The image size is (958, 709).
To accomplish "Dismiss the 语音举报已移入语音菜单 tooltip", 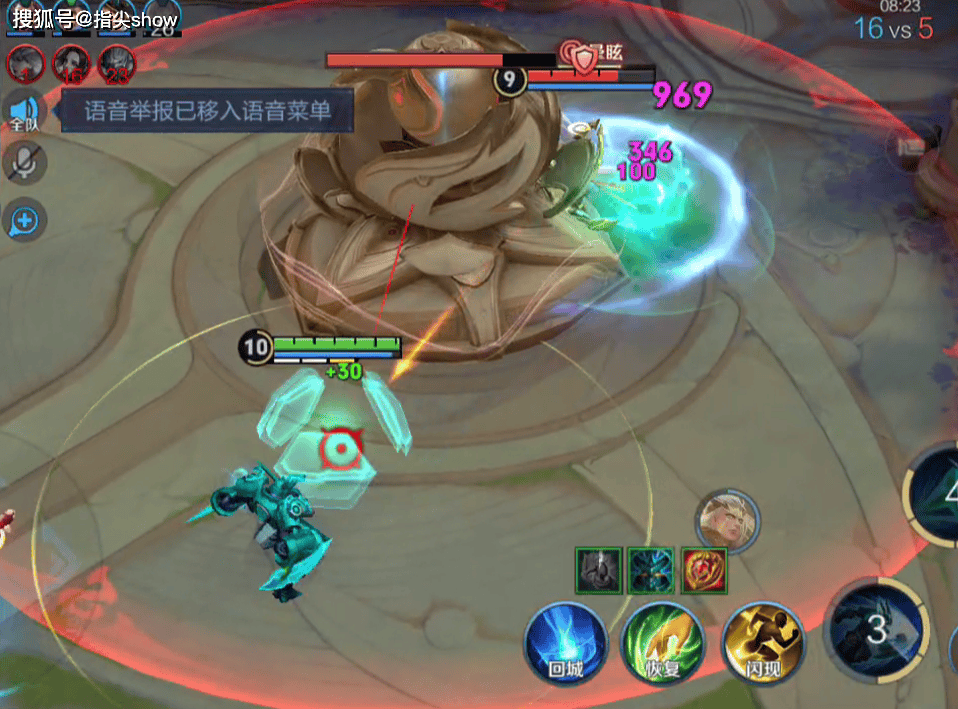I will click(x=208, y=110).
